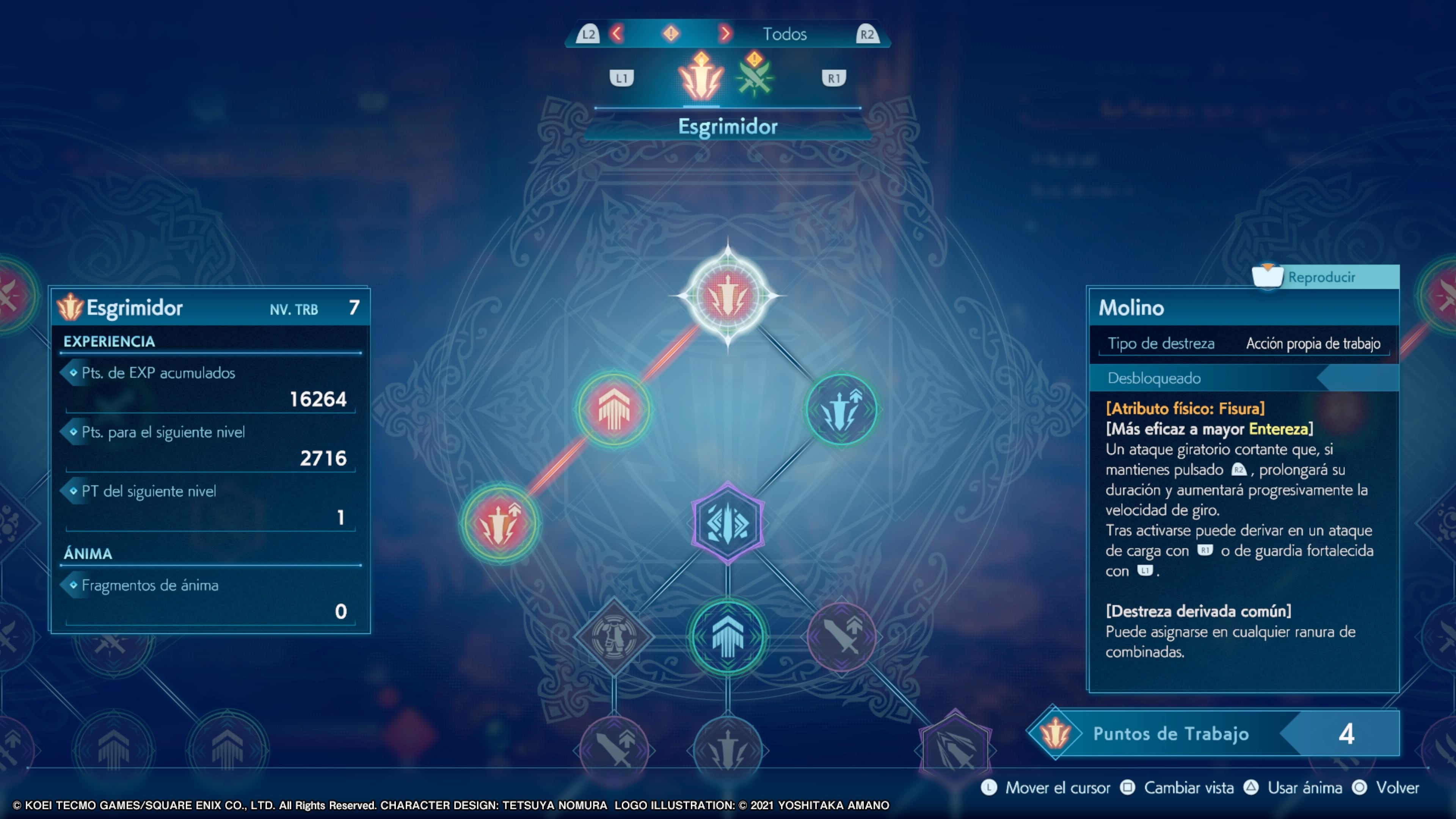Viewport: 1456px width, 819px height.
Task: Choose the teal upward arrows node
Action: pos(728,637)
